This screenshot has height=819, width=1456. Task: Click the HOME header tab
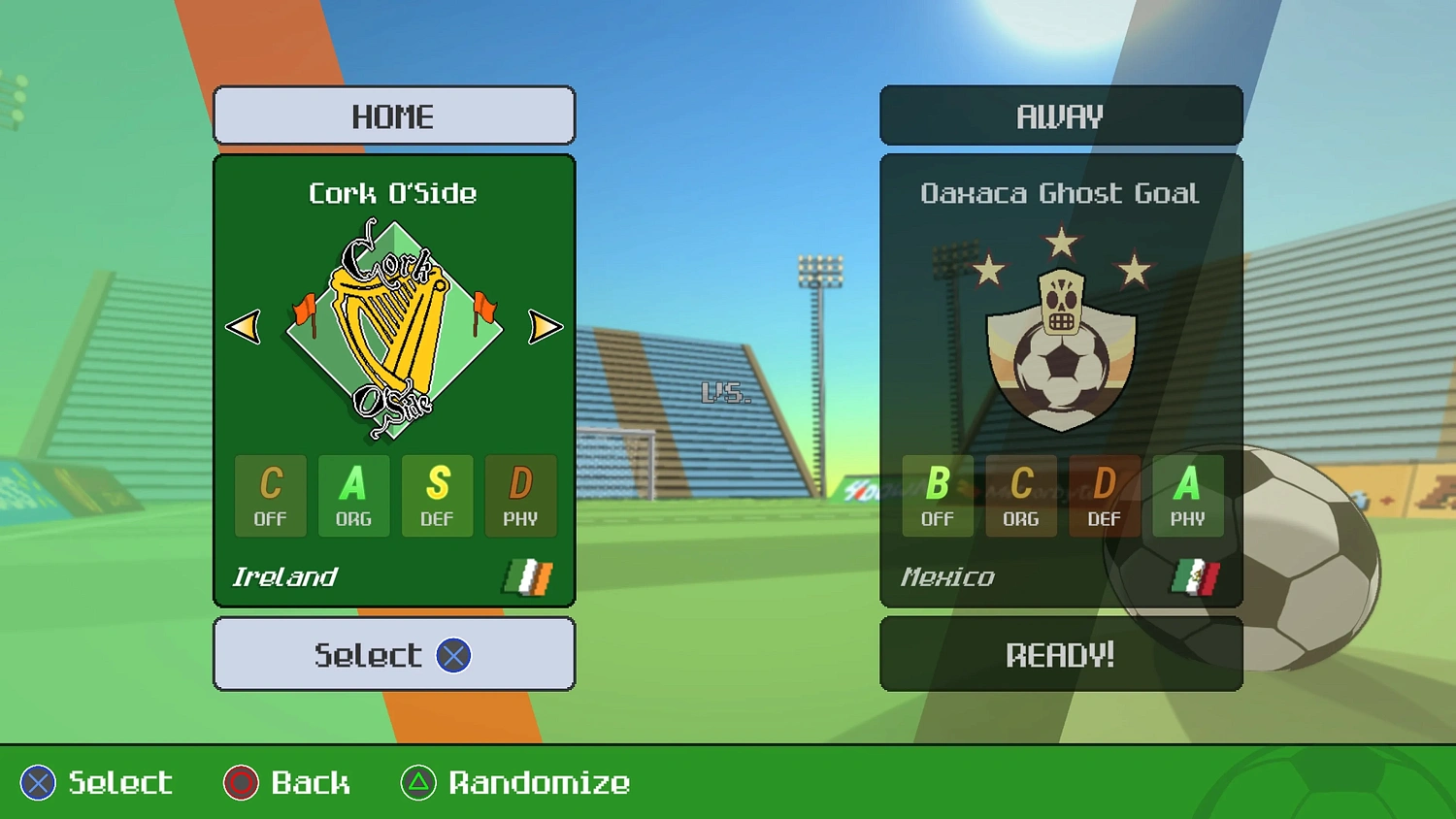pos(393,115)
